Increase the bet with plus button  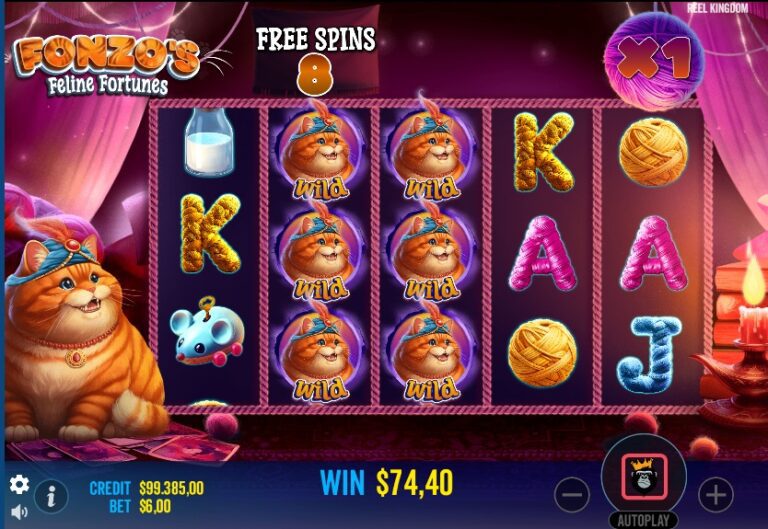click(x=716, y=494)
